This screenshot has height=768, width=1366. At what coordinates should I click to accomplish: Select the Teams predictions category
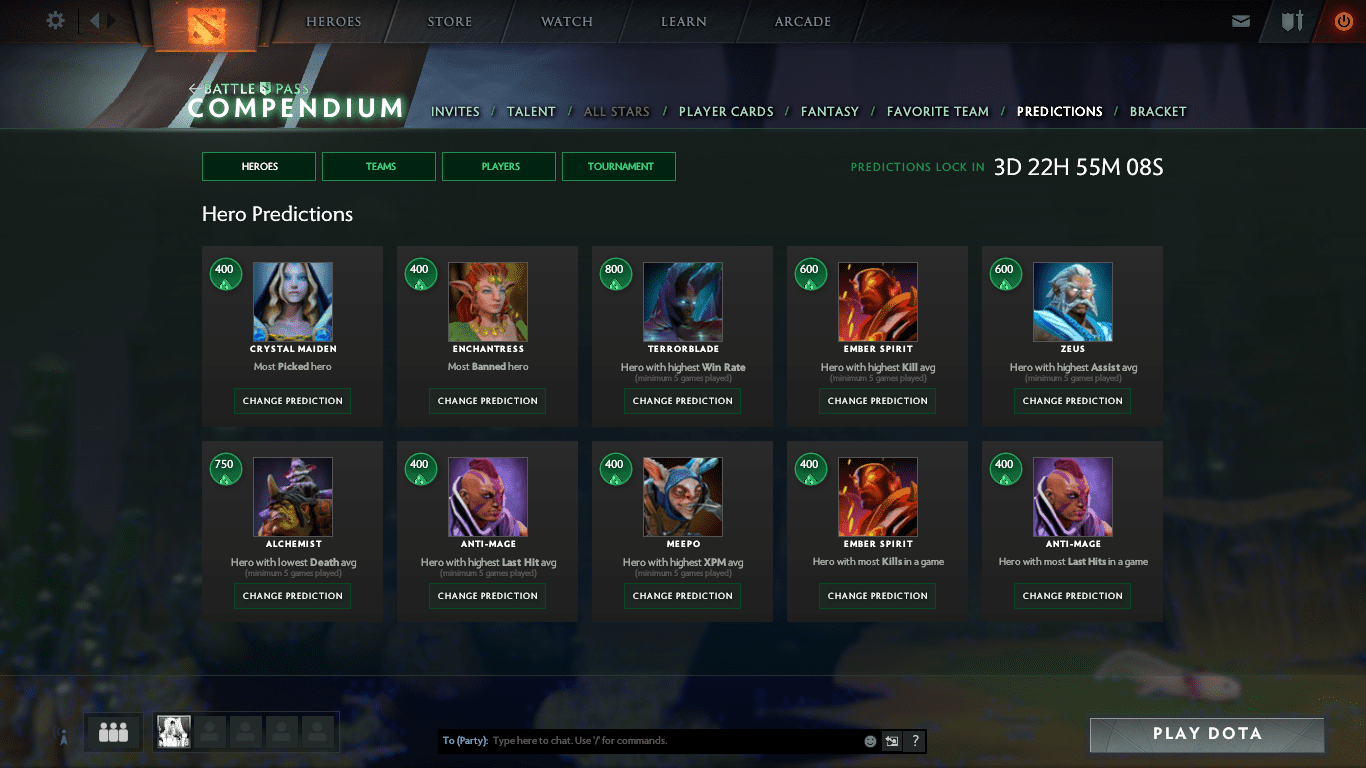point(379,166)
